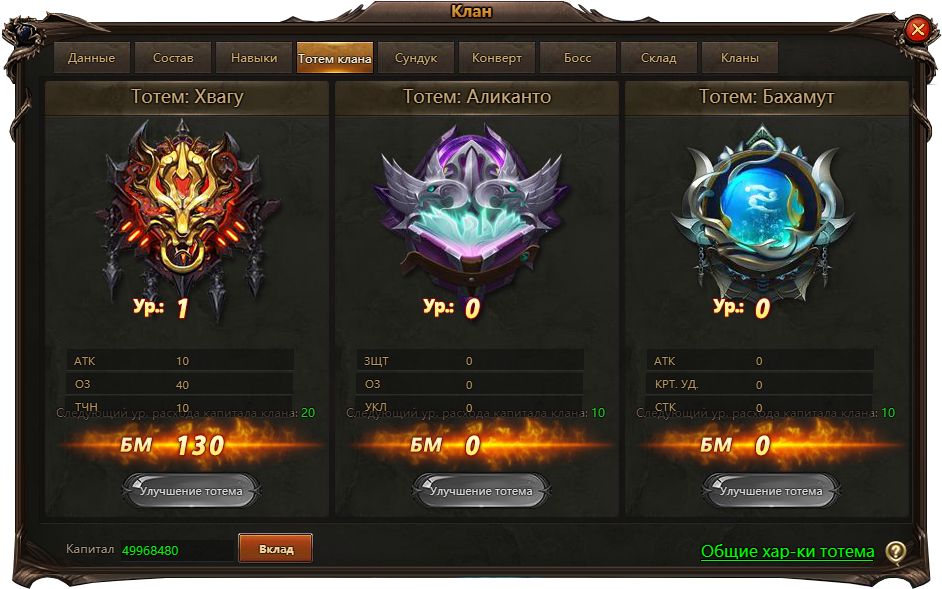This screenshot has height=589, width=942.
Task: Open the Состав tab
Action: pos(173,58)
